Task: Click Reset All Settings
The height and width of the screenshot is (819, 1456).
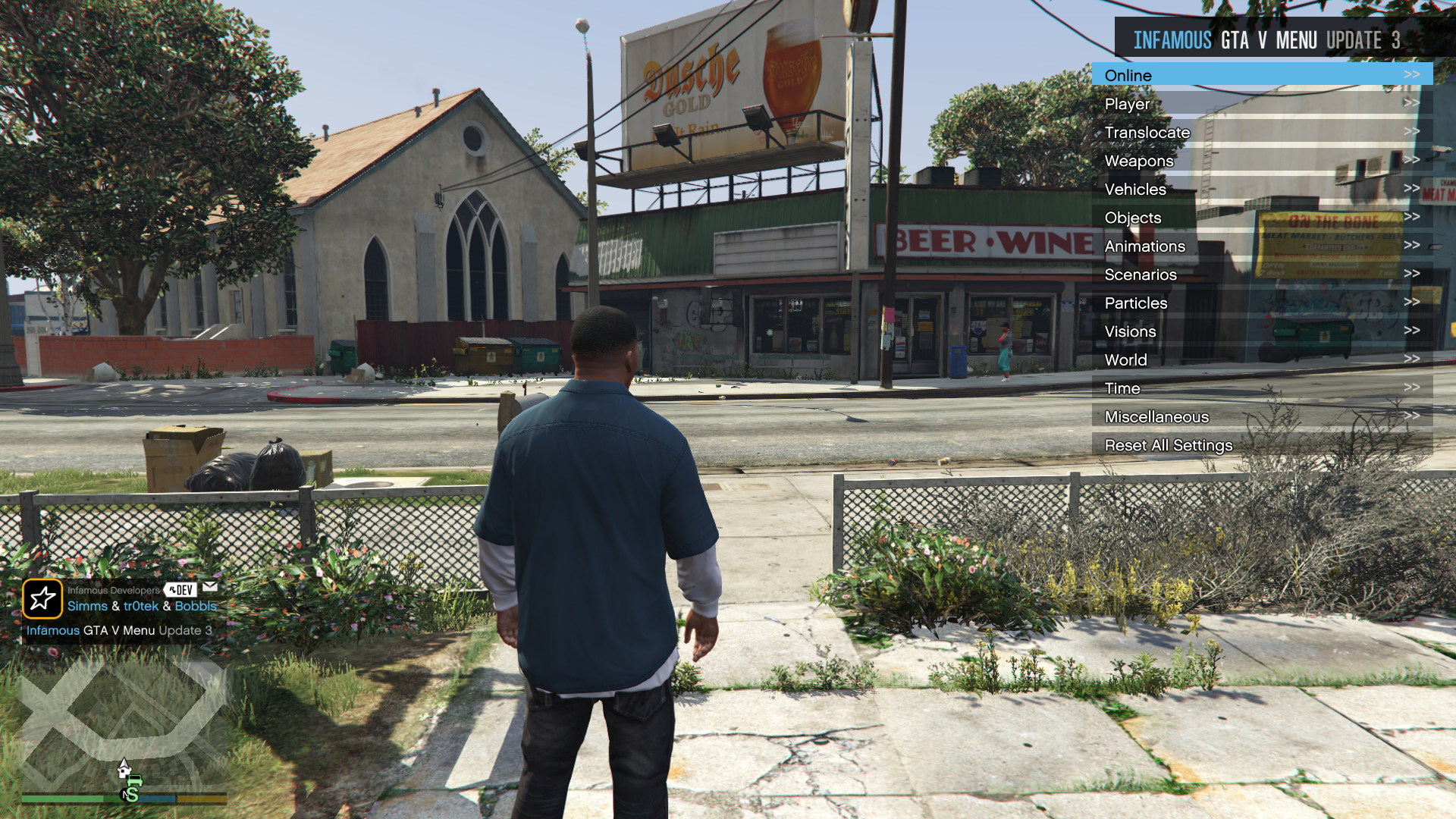Action: pos(1261,445)
